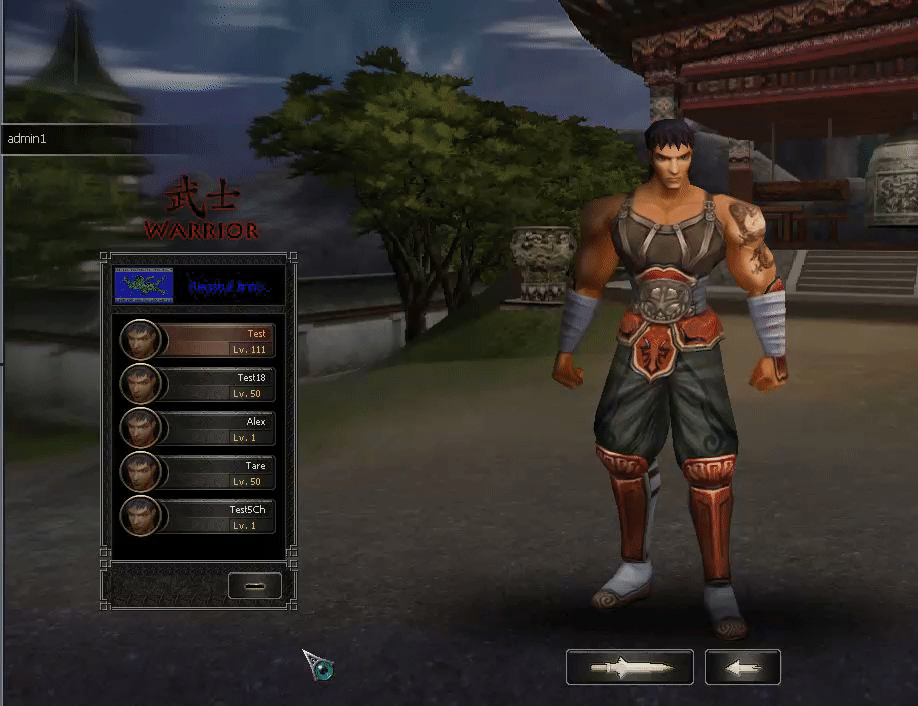Click the minus button under the character list
The height and width of the screenshot is (706, 918).
[x=254, y=586]
